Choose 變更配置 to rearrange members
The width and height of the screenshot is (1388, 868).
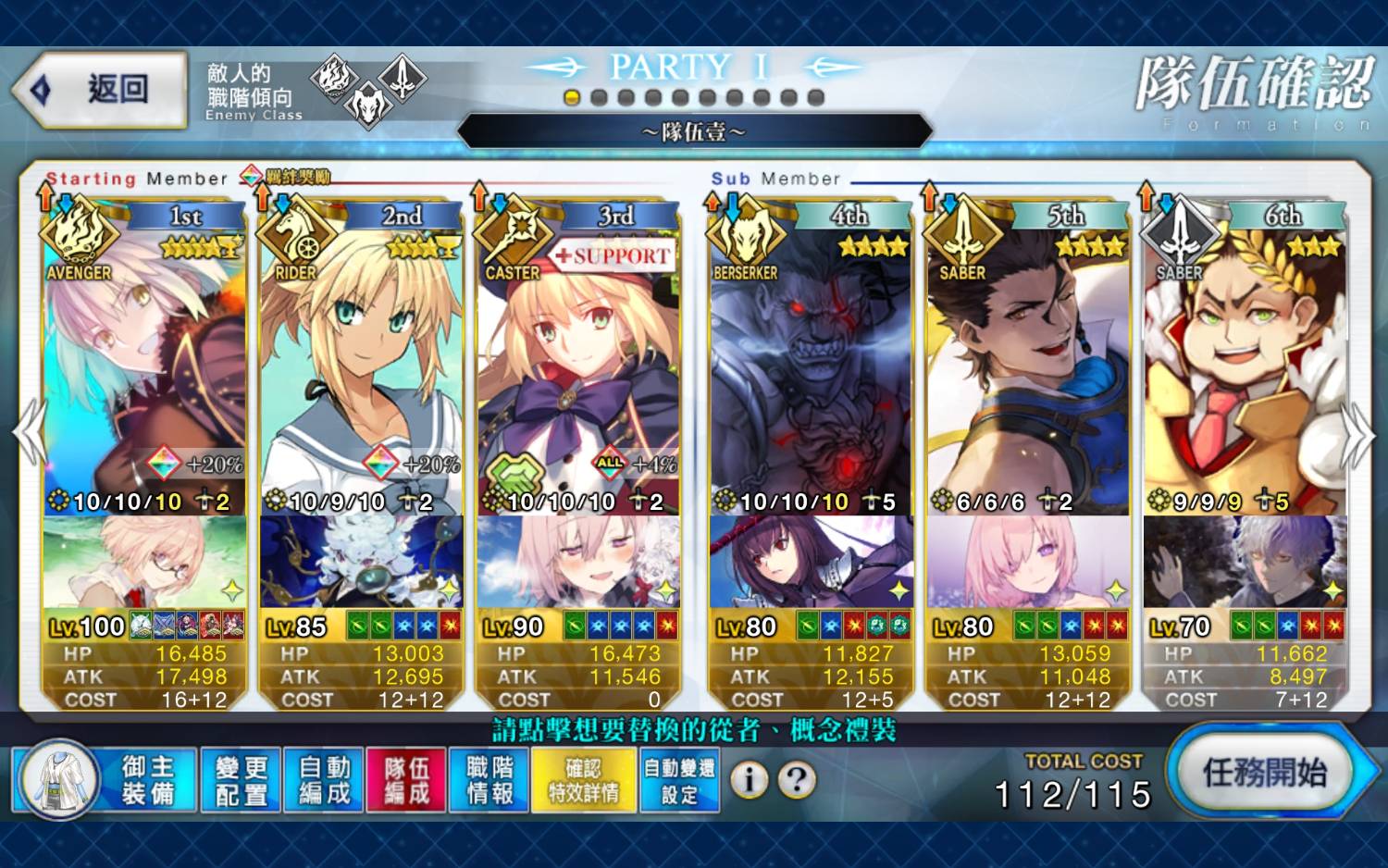click(x=241, y=780)
